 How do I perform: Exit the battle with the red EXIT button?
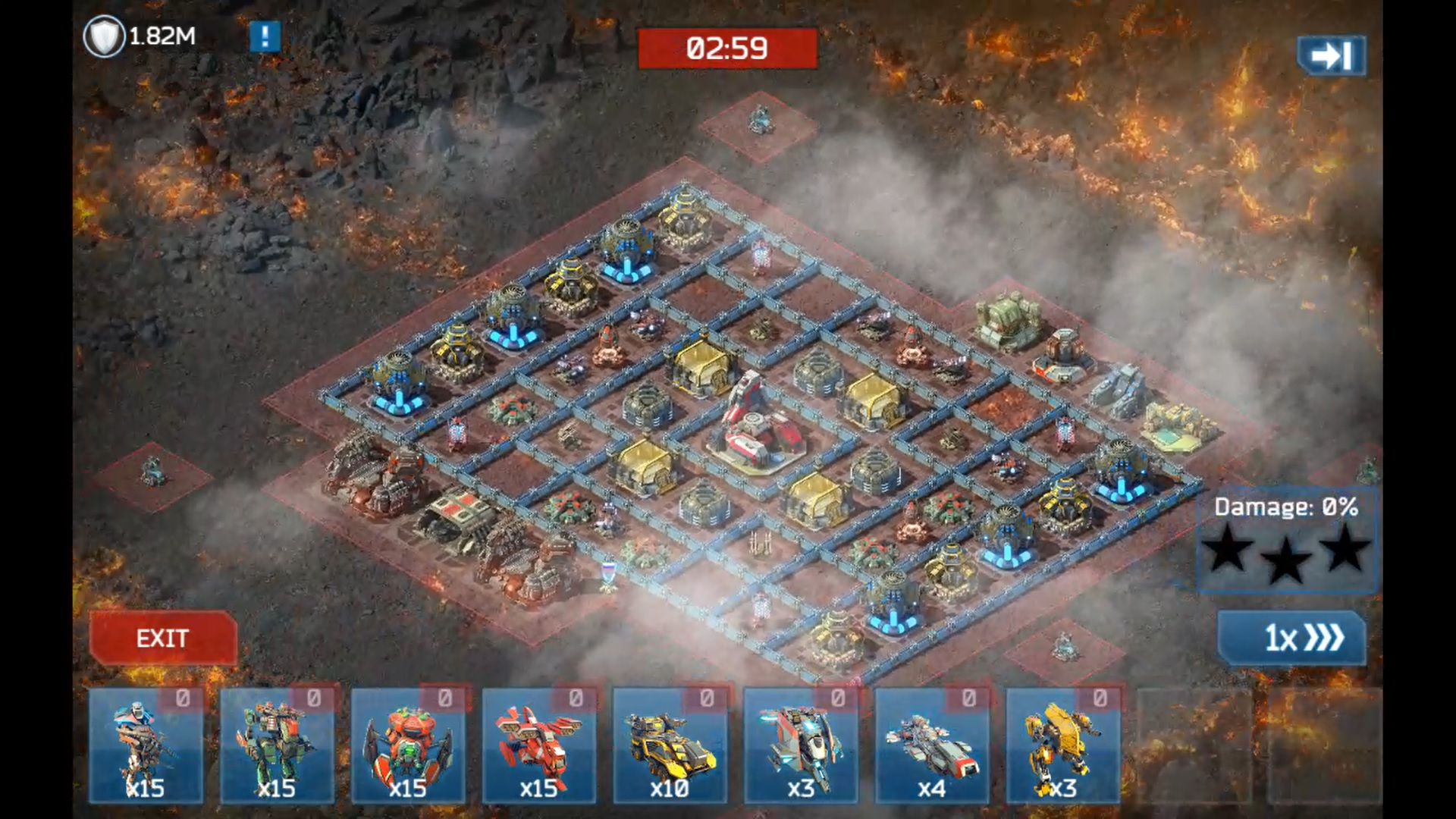[x=163, y=639]
